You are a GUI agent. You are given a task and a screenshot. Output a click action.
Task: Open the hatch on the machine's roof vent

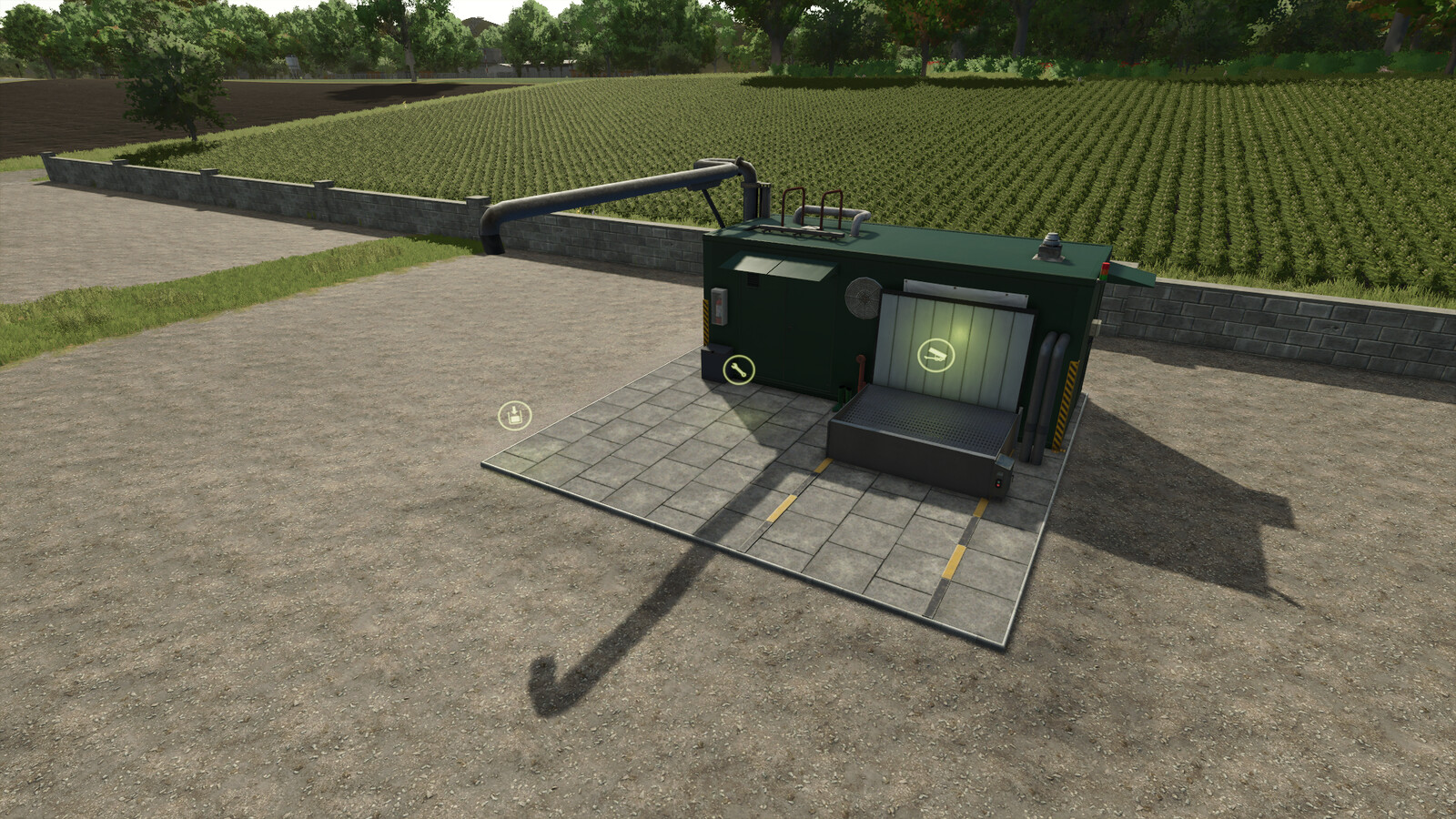[1051, 246]
